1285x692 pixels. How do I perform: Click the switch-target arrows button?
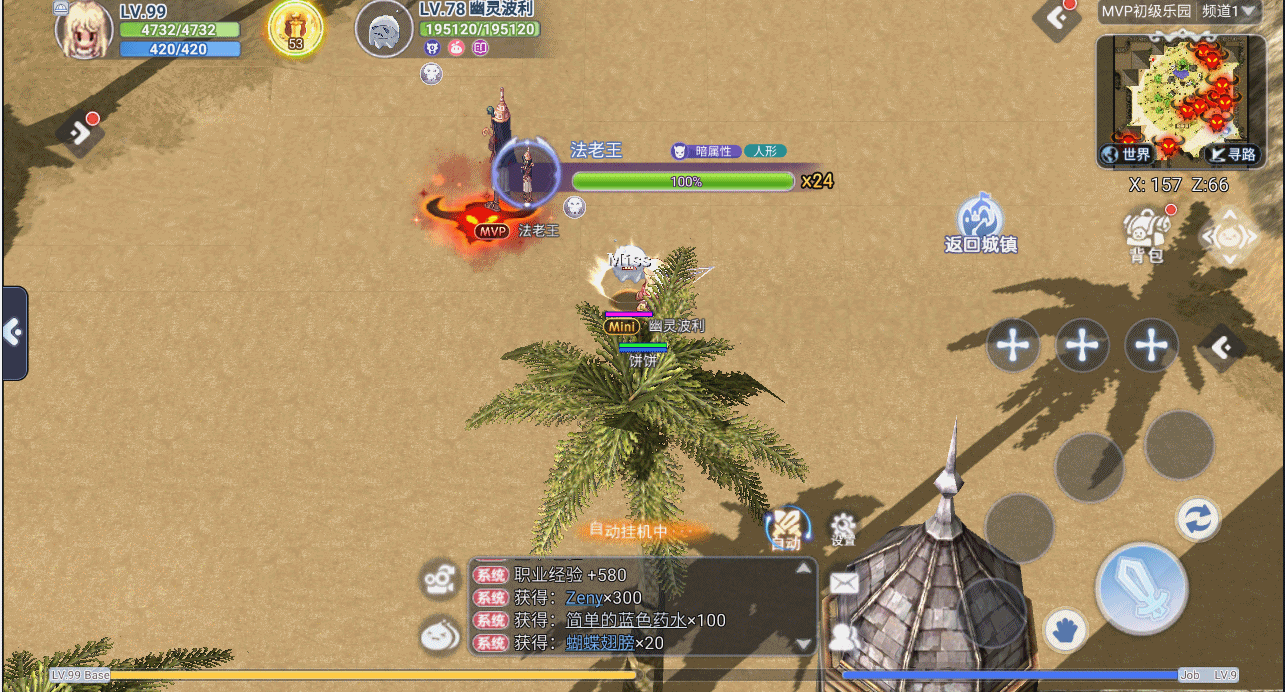tap(1197, 519)
